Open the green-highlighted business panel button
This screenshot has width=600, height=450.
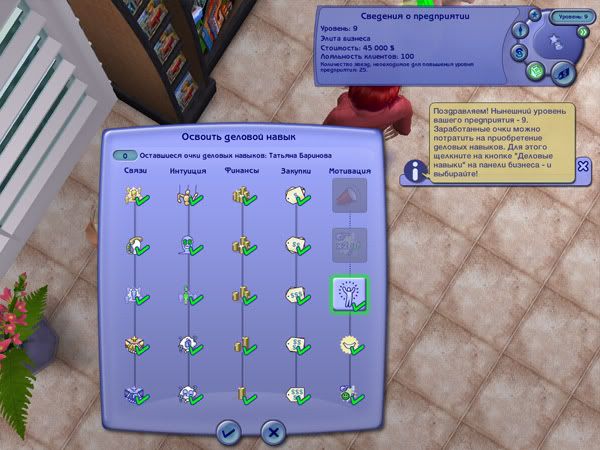[535, 71]
